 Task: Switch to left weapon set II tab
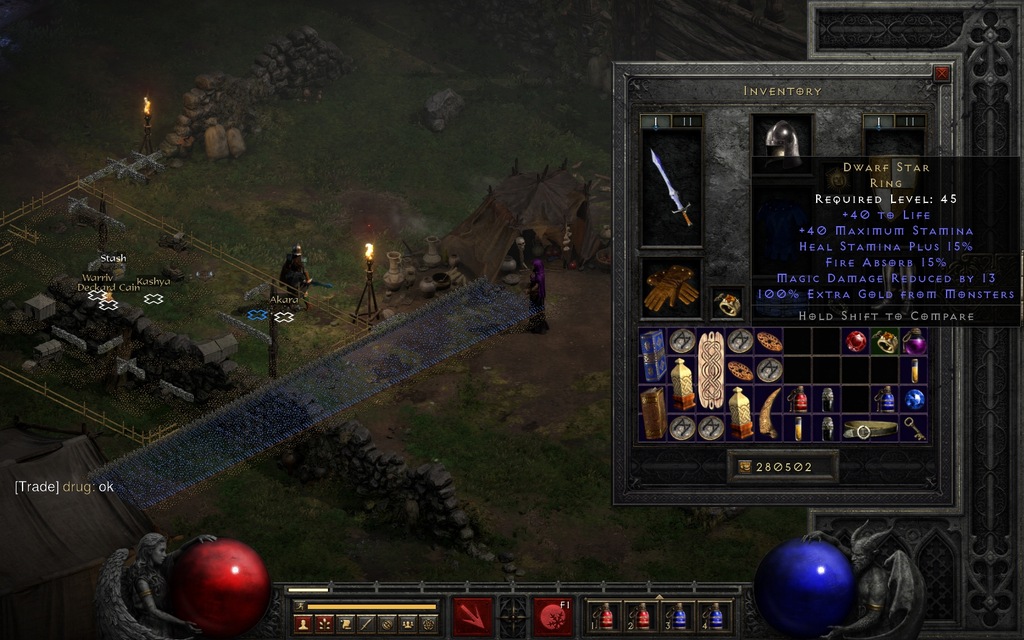pyautogui.click(x=686, y=122)
